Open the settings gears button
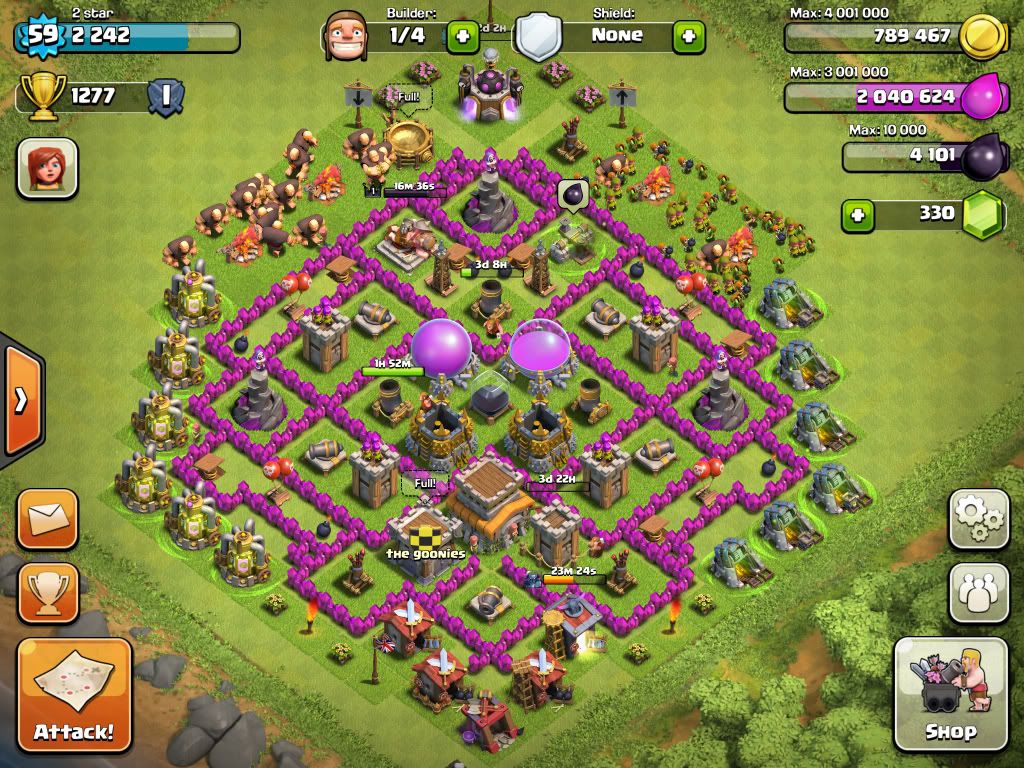Viewport: 1024px width, 768px height. click(978, 519)
